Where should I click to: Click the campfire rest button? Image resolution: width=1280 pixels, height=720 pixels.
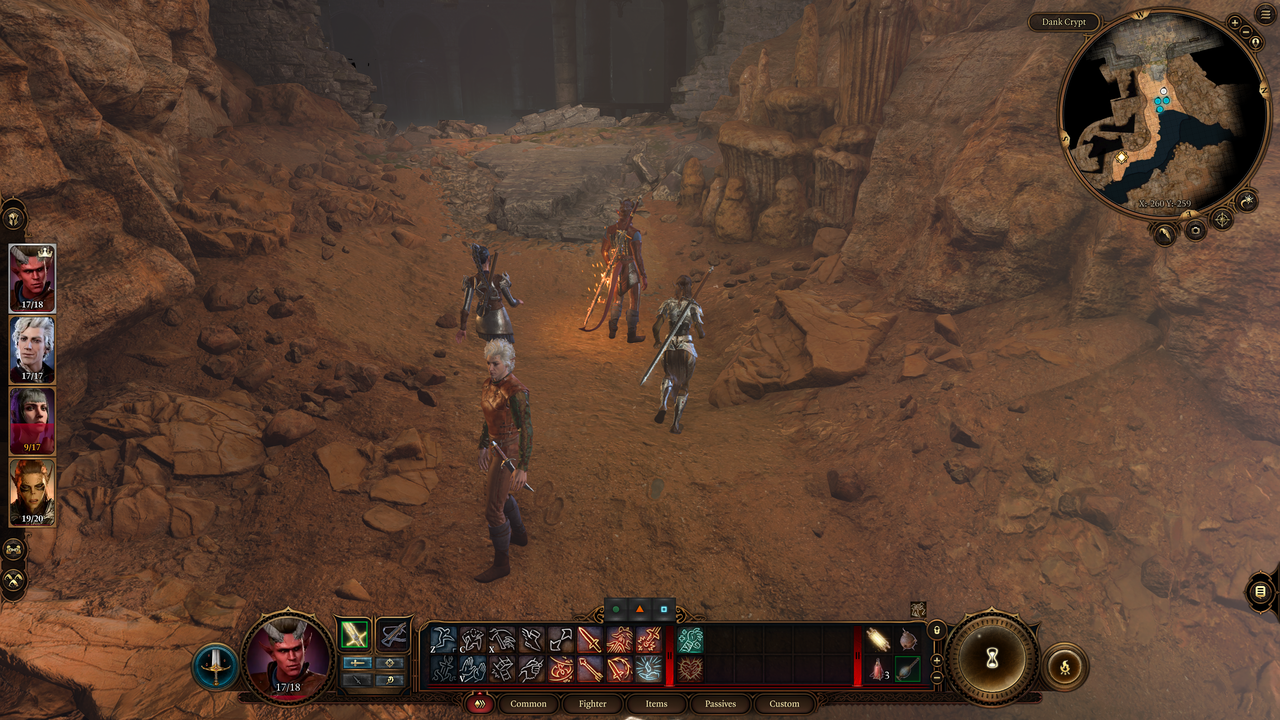pos(1065,666)
